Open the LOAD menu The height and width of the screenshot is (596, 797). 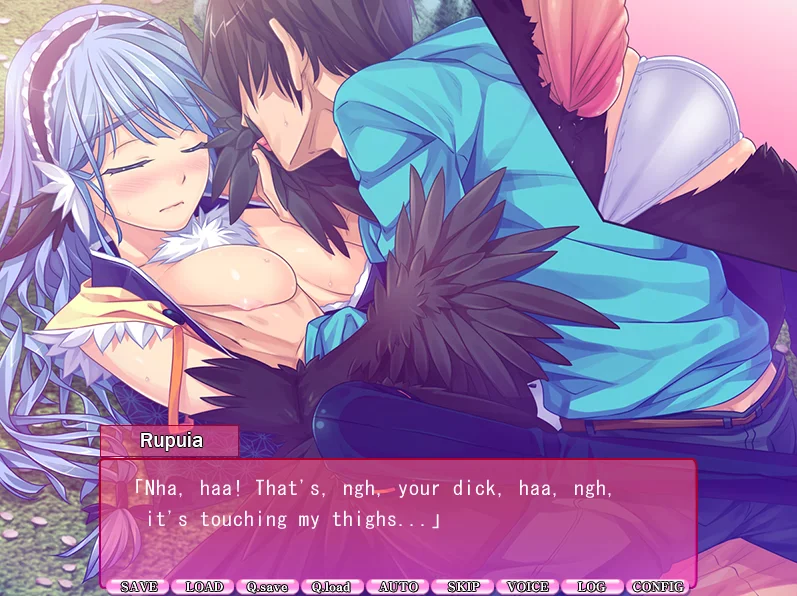coord(204,587)
